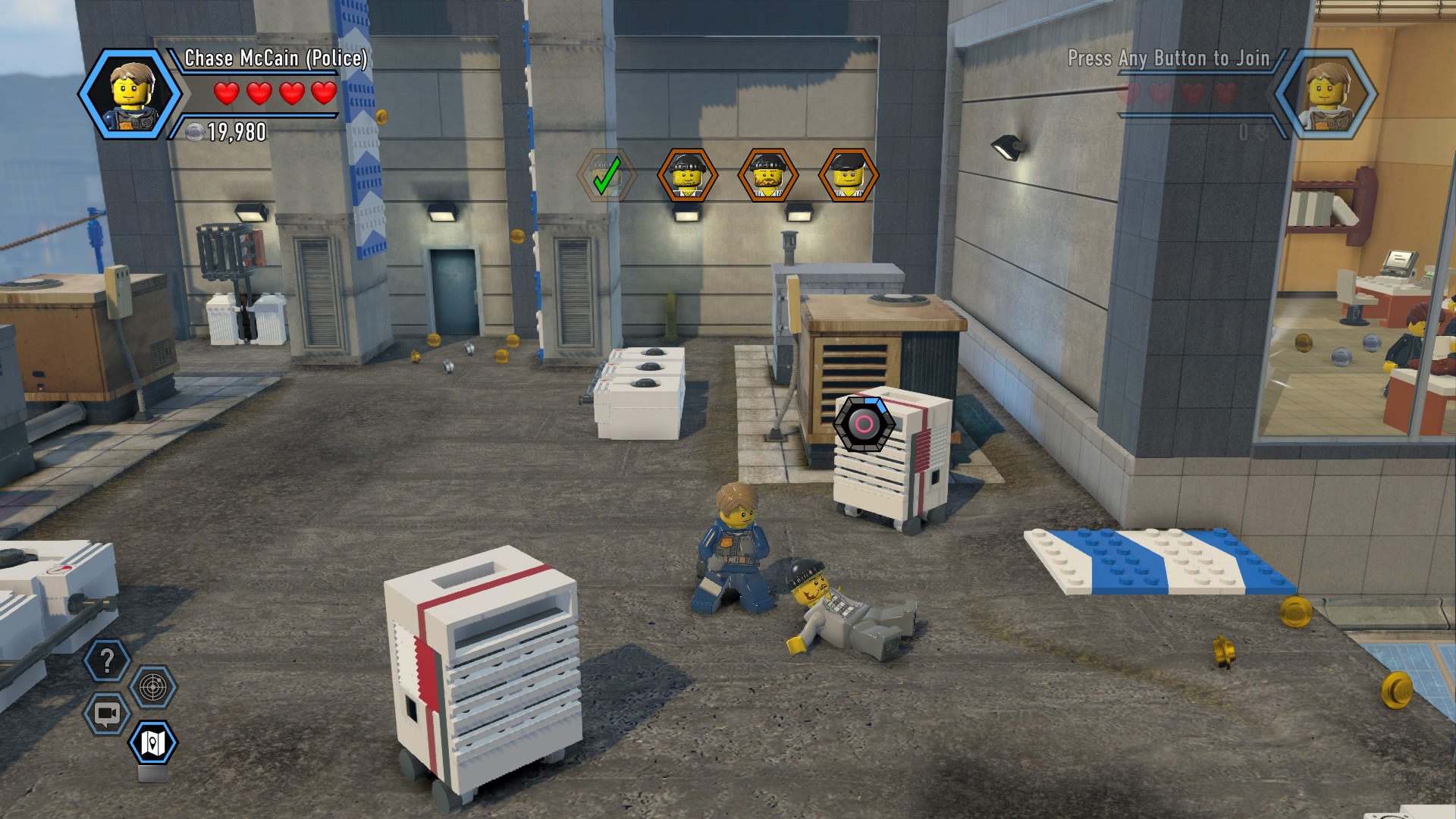Activate the radar scanner icon
Screen dimensions: 1456x819
click(153, 688)
